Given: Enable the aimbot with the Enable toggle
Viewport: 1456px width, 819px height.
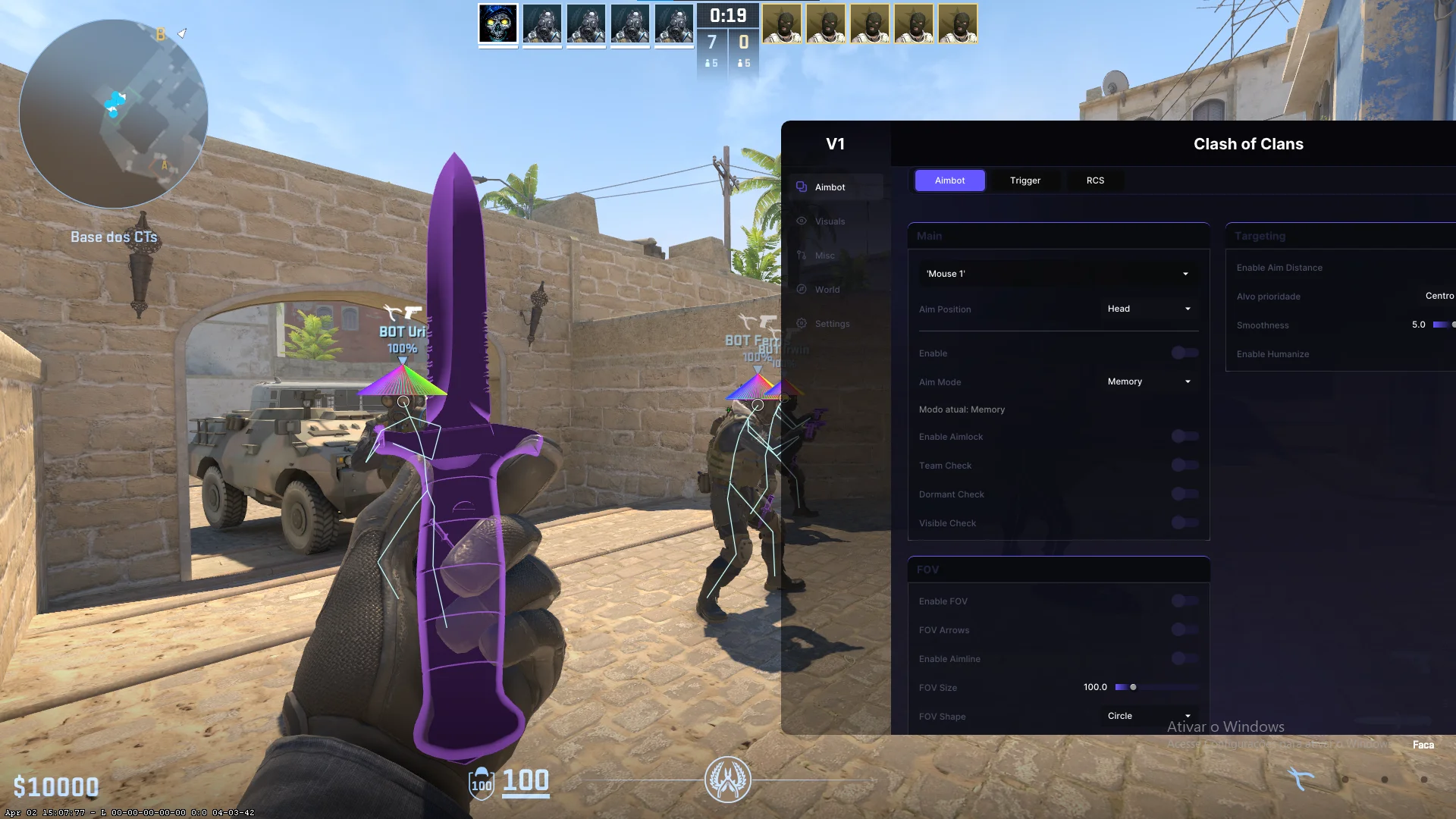Looking at the screenshot, I should 1183,353.
